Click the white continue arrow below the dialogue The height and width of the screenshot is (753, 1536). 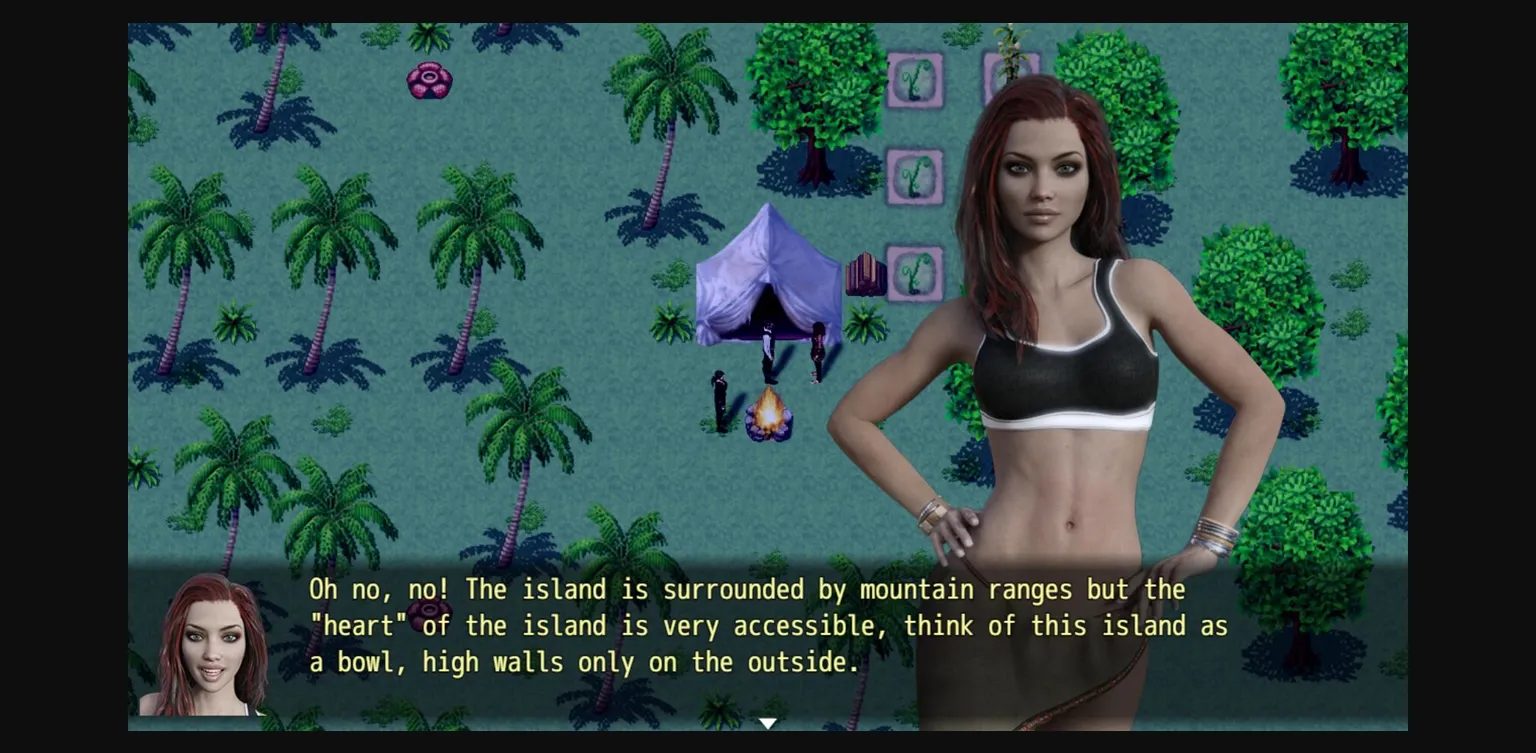pos(767,721)
